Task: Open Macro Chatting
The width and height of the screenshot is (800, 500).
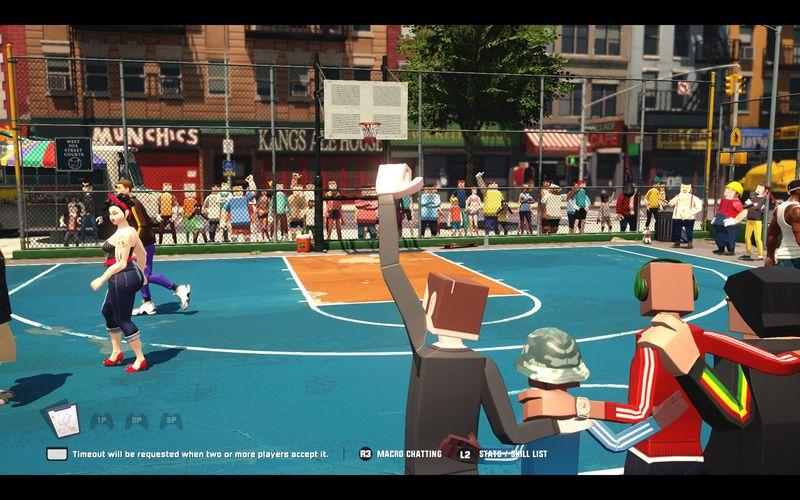Action: pyautogui.click(x=400, y=454)
